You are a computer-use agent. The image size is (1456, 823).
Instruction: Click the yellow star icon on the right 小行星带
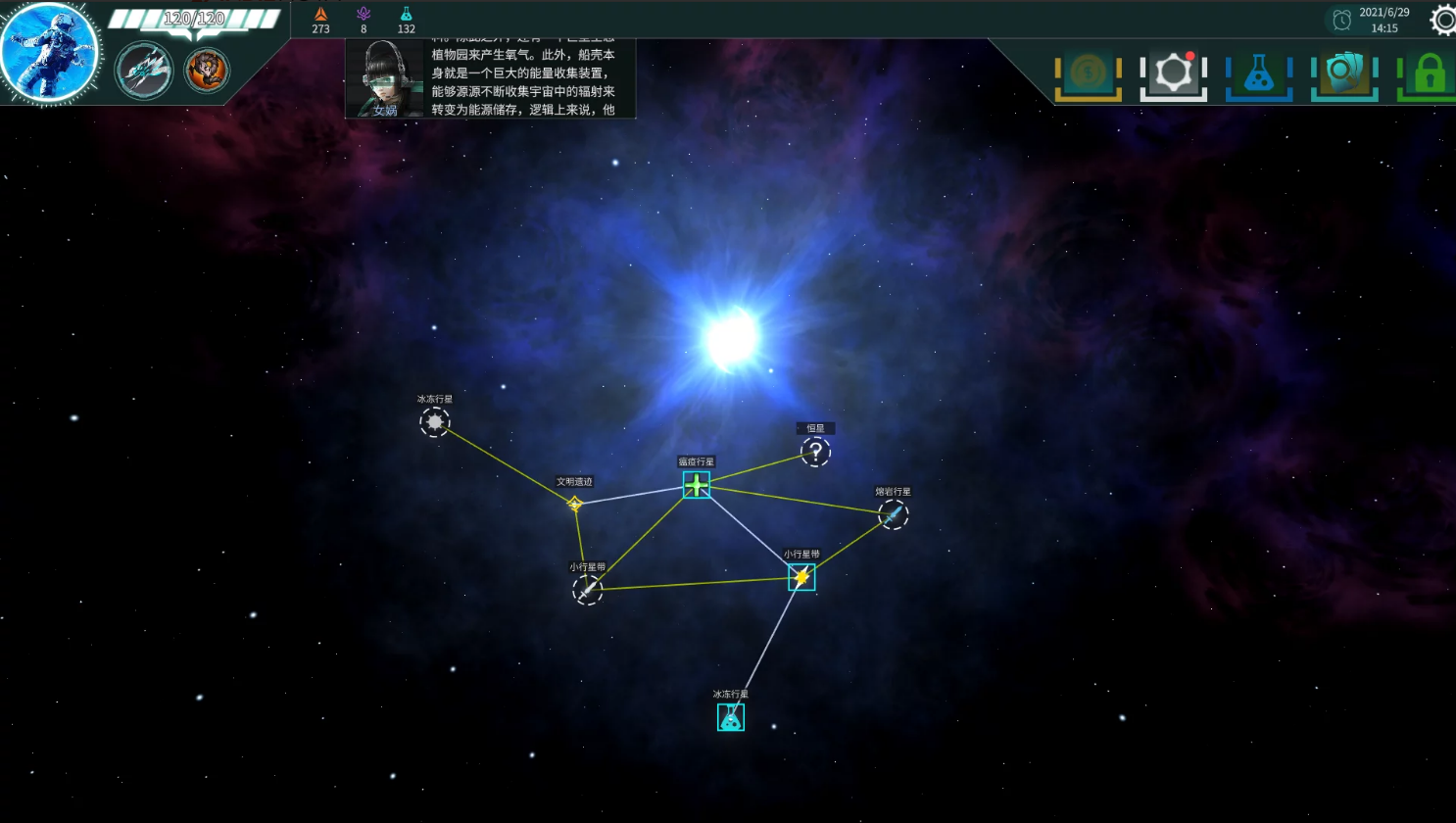click(x=801, y=578)
